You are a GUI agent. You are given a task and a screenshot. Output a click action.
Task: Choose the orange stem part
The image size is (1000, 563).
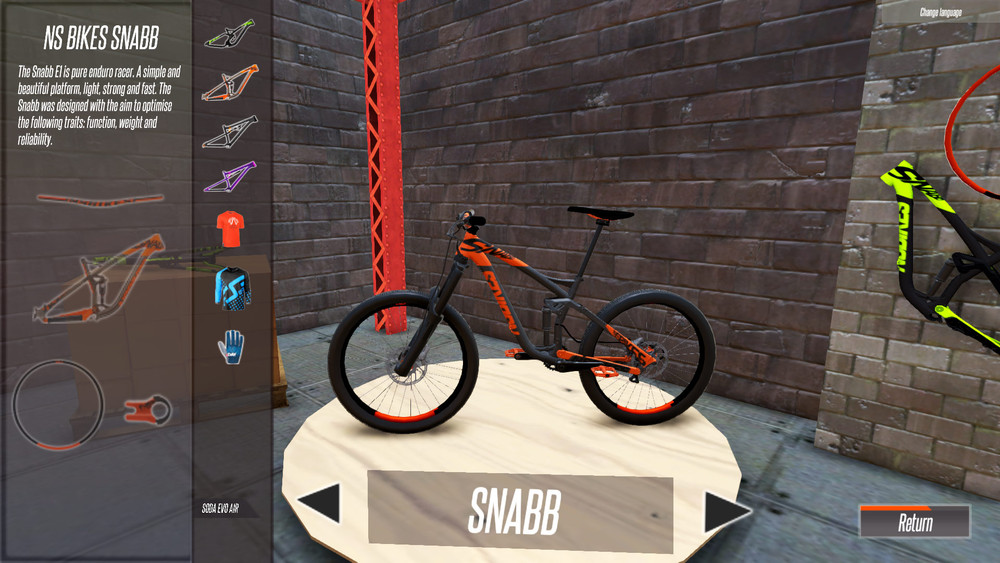148,408
